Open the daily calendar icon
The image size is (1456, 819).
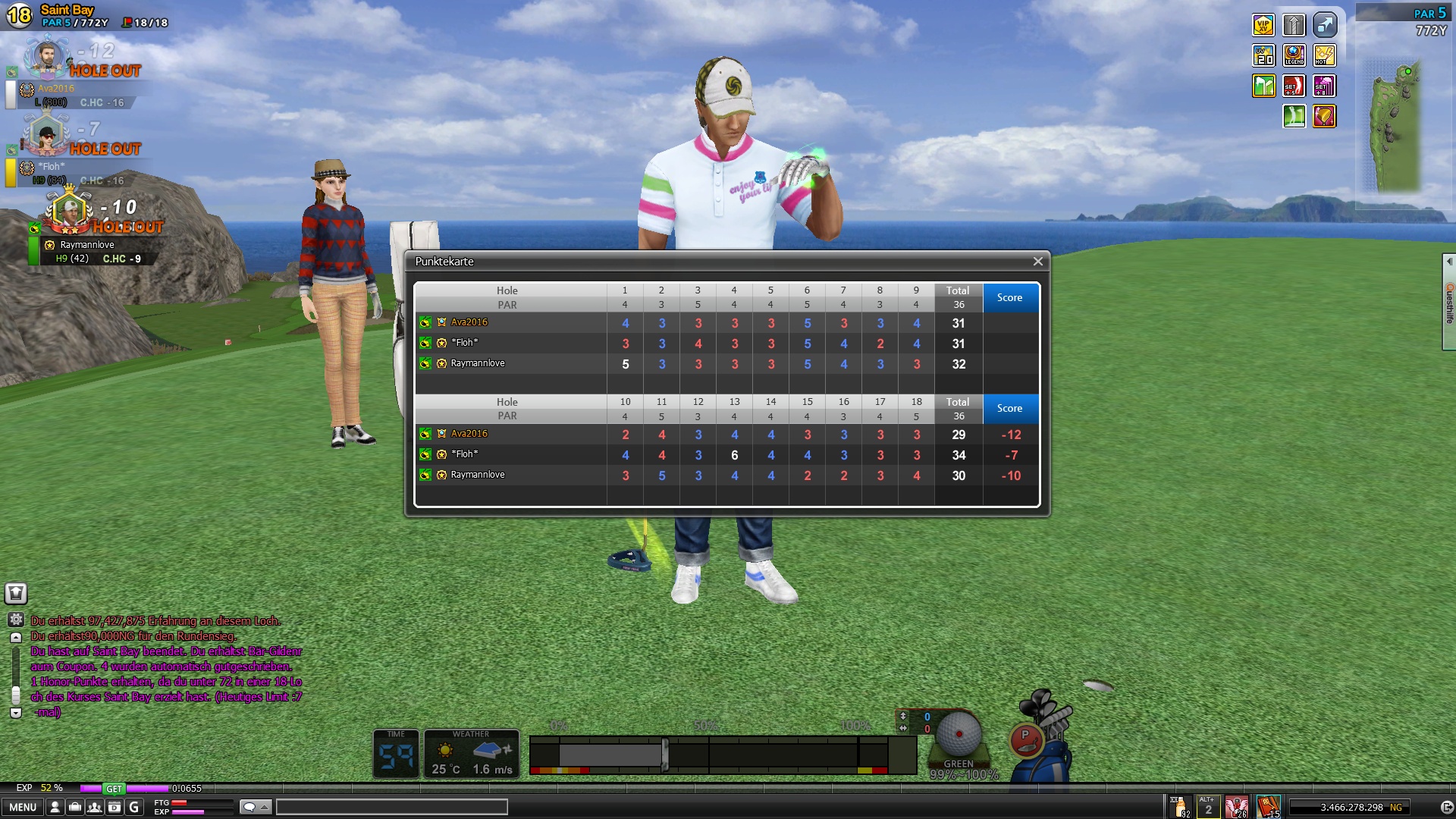[115, 808]
